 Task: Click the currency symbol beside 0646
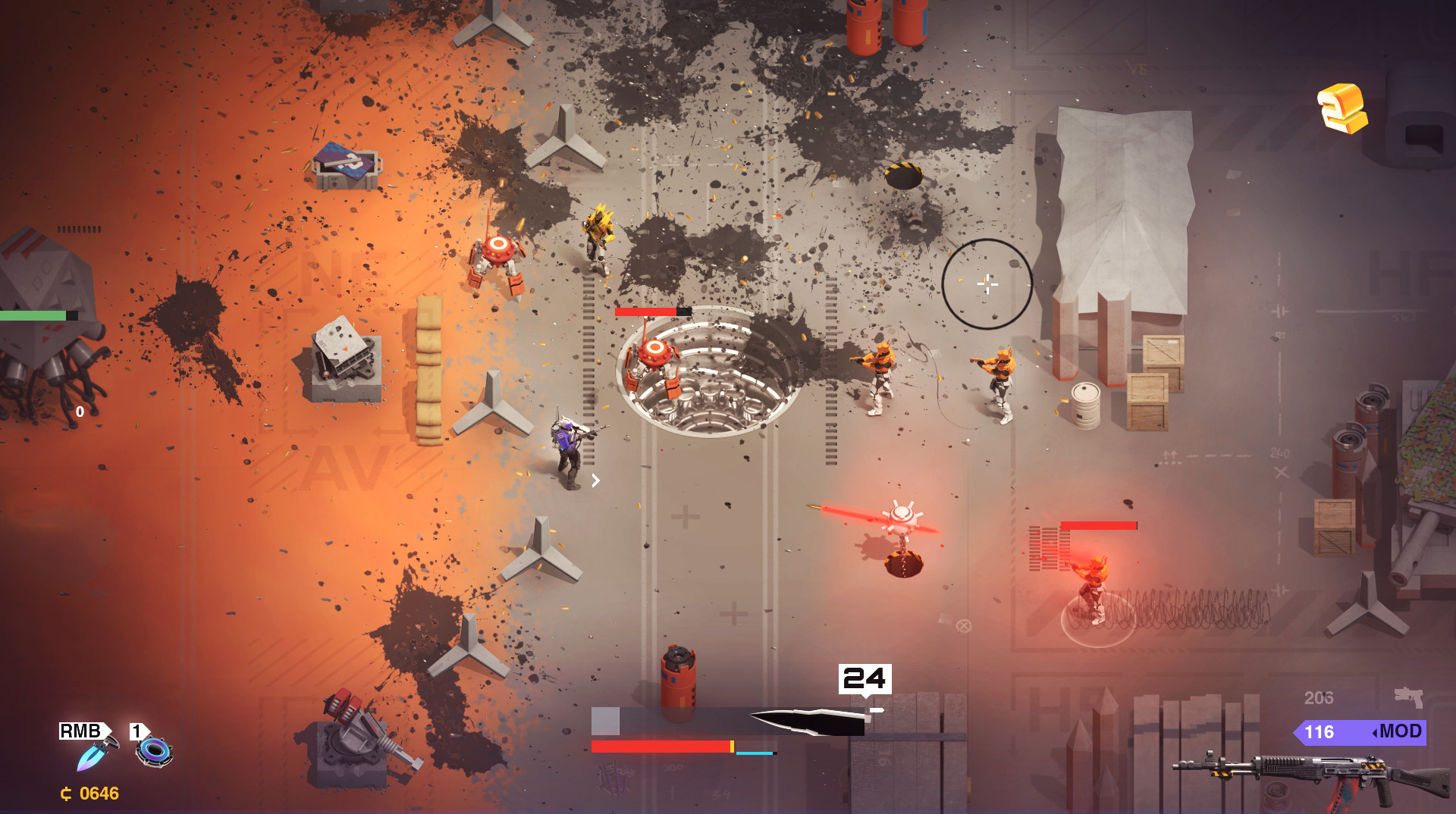pos(65,794)
